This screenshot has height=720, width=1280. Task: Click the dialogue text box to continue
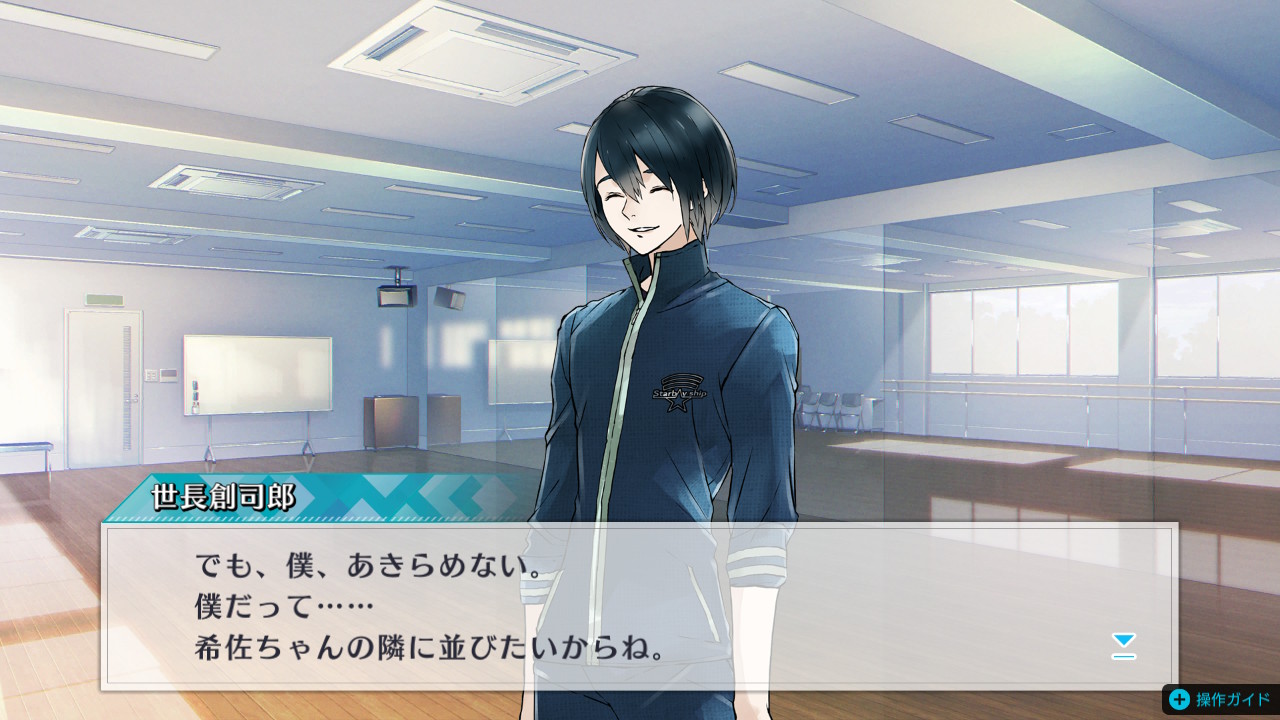coord(640,606)
